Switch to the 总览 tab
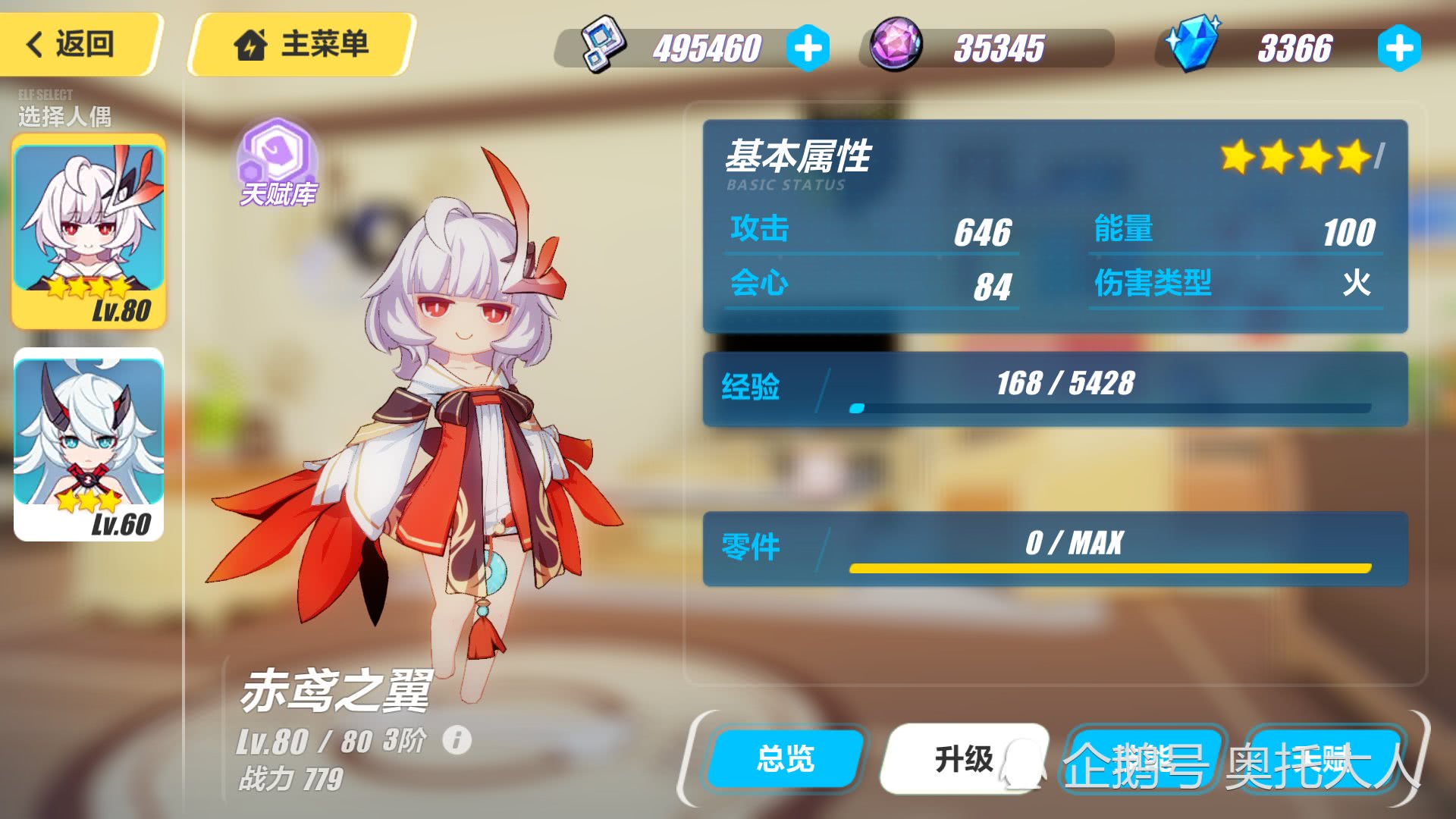This screenshot has width=1456, height=819. coord(785,759)
